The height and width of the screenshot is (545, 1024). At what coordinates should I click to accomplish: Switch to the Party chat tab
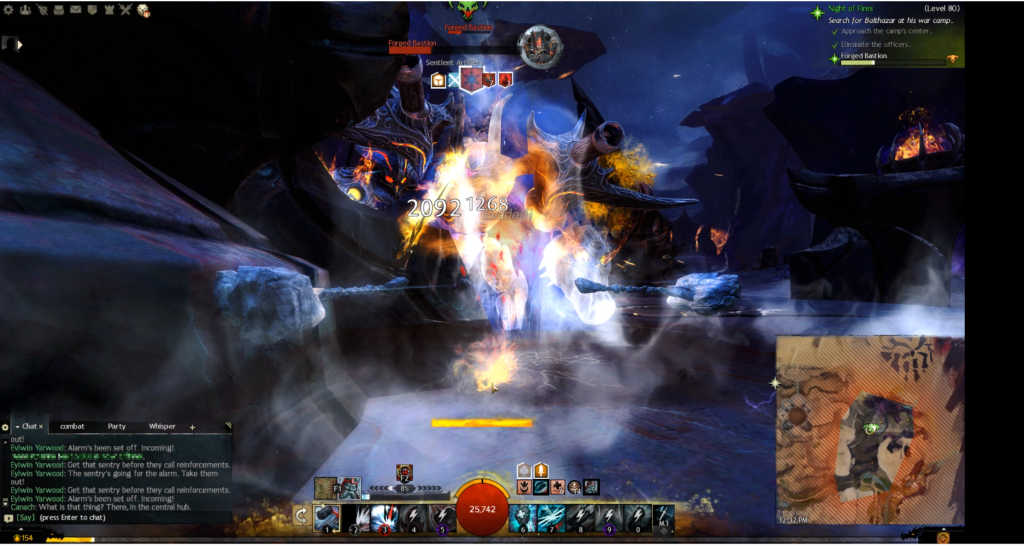117,427
